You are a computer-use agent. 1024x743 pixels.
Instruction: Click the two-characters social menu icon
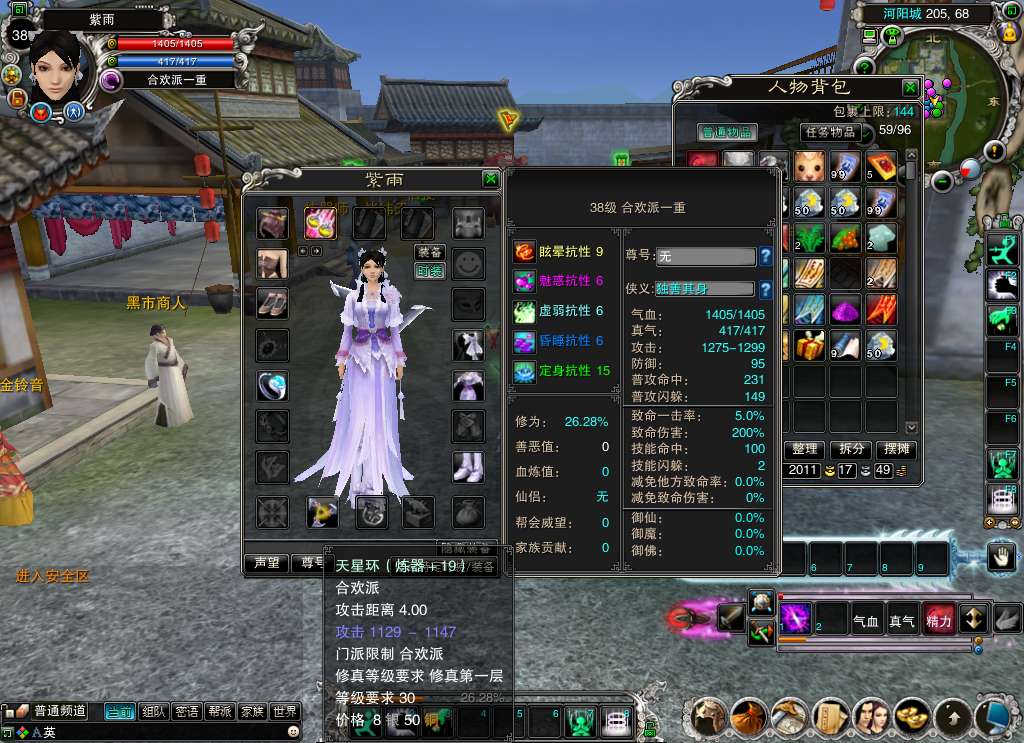[x=869, y=717]
